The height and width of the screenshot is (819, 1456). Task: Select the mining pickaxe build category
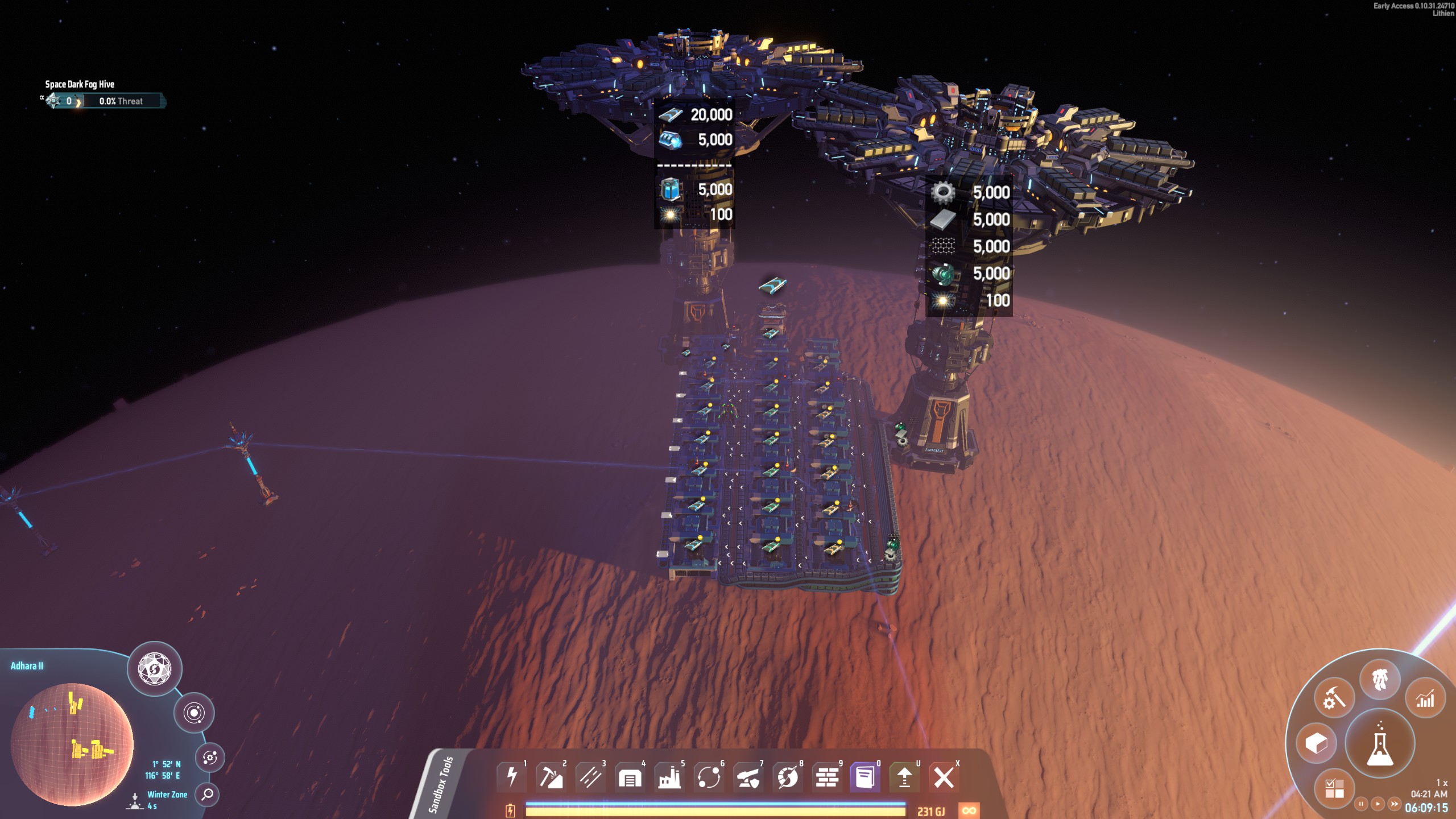pos(551,776)
